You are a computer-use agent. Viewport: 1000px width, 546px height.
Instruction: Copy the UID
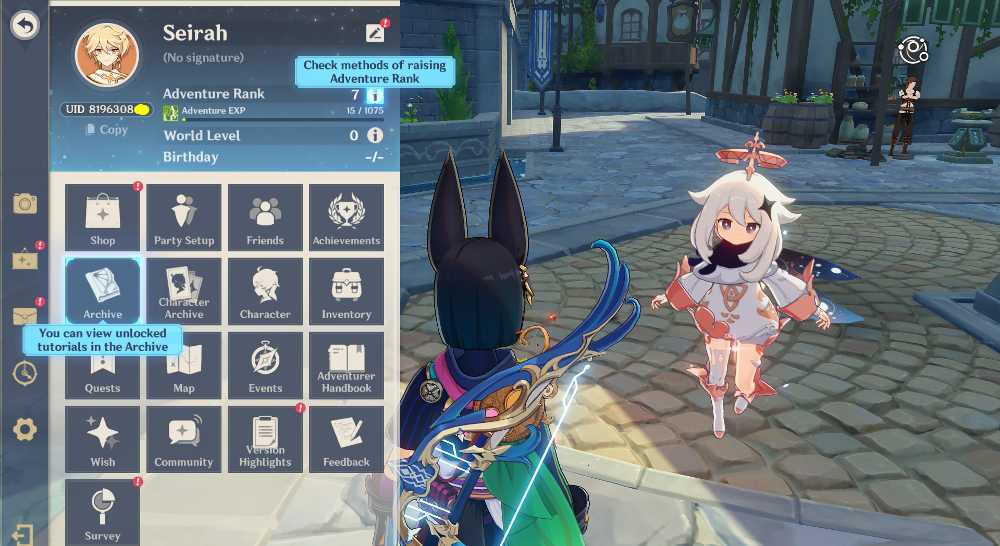pos(107,130)
